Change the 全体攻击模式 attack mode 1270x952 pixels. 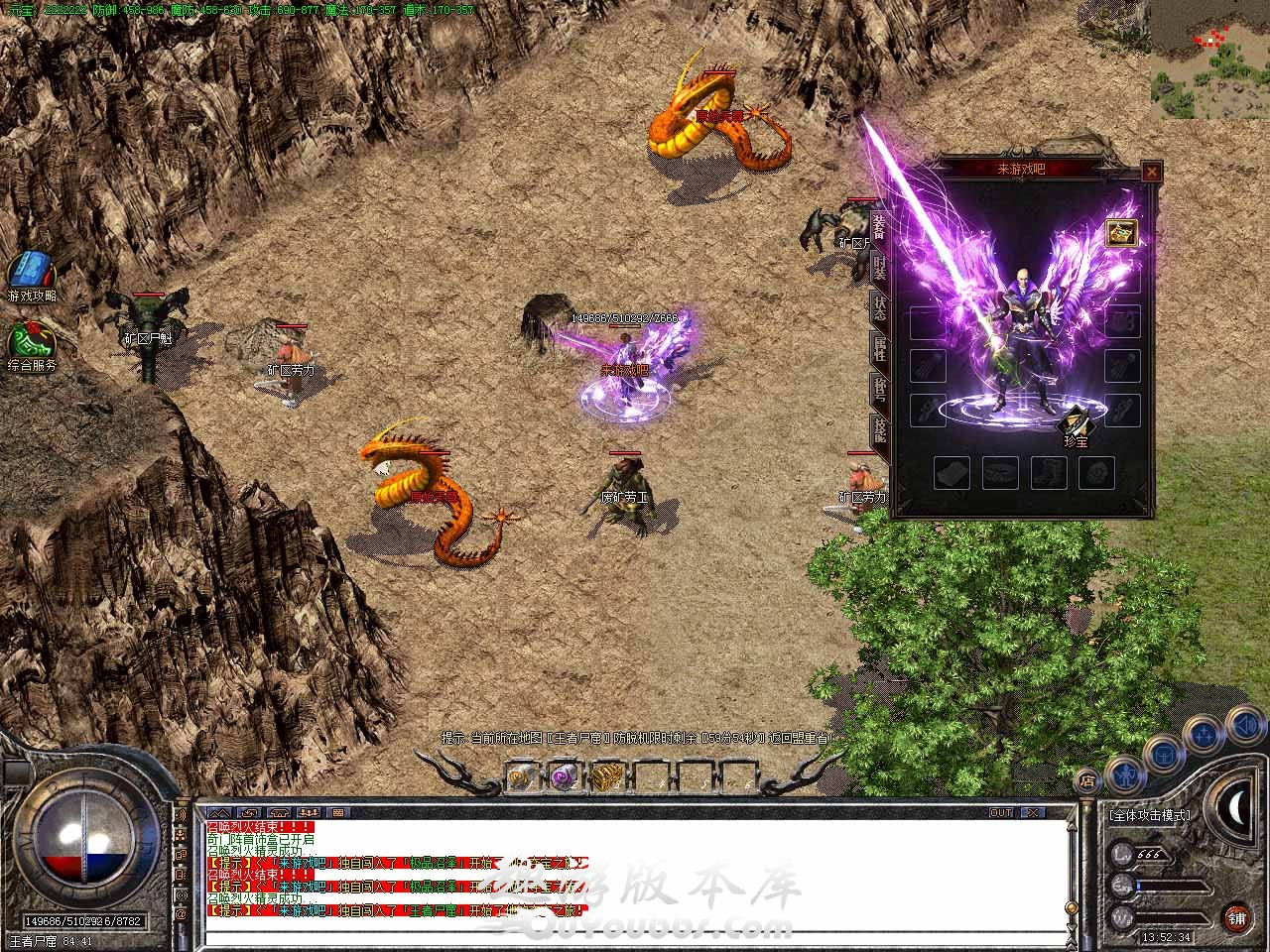point(1149,815)
